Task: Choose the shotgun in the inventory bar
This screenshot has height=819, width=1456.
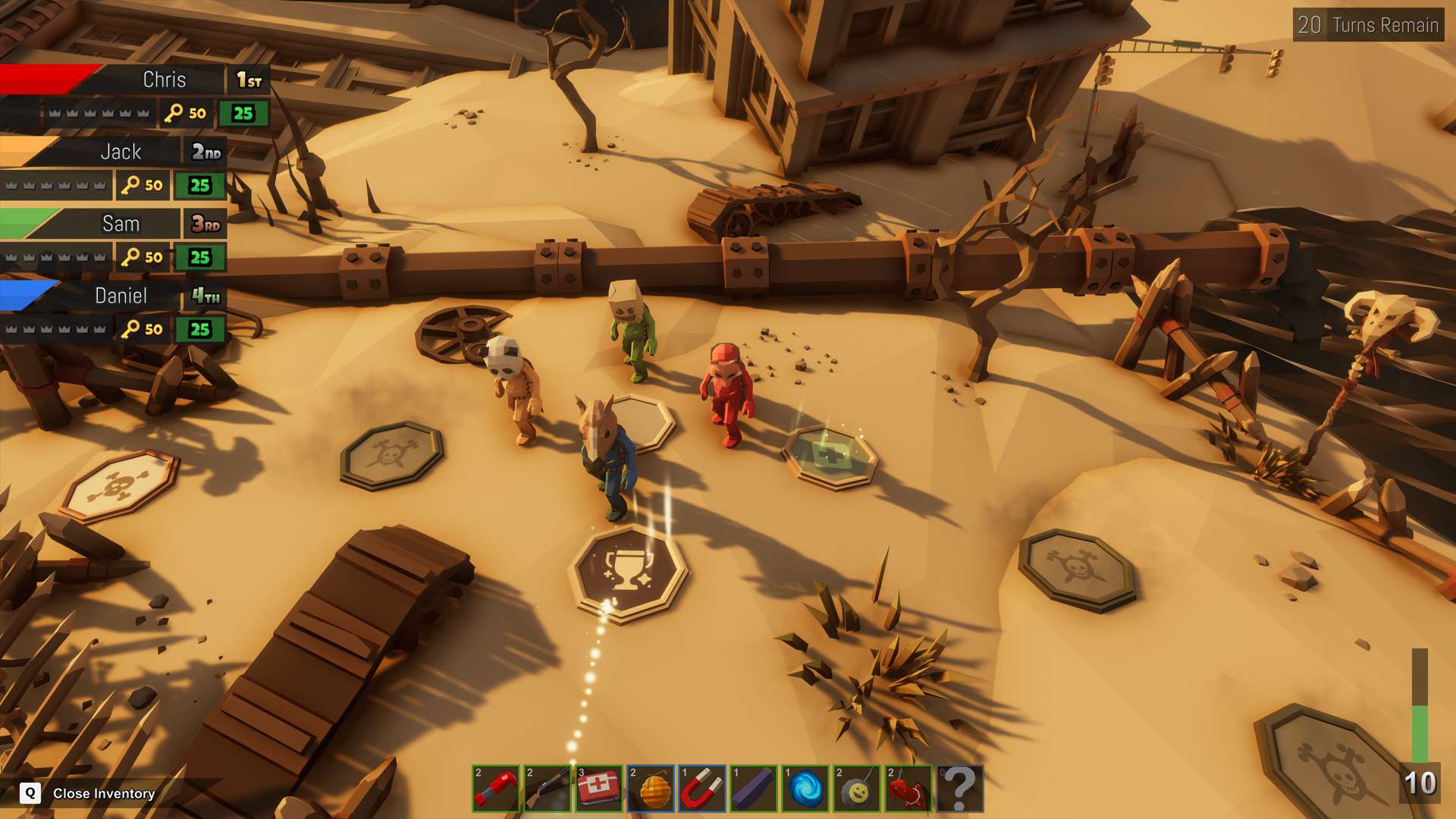Action: [x=548, y=789]
